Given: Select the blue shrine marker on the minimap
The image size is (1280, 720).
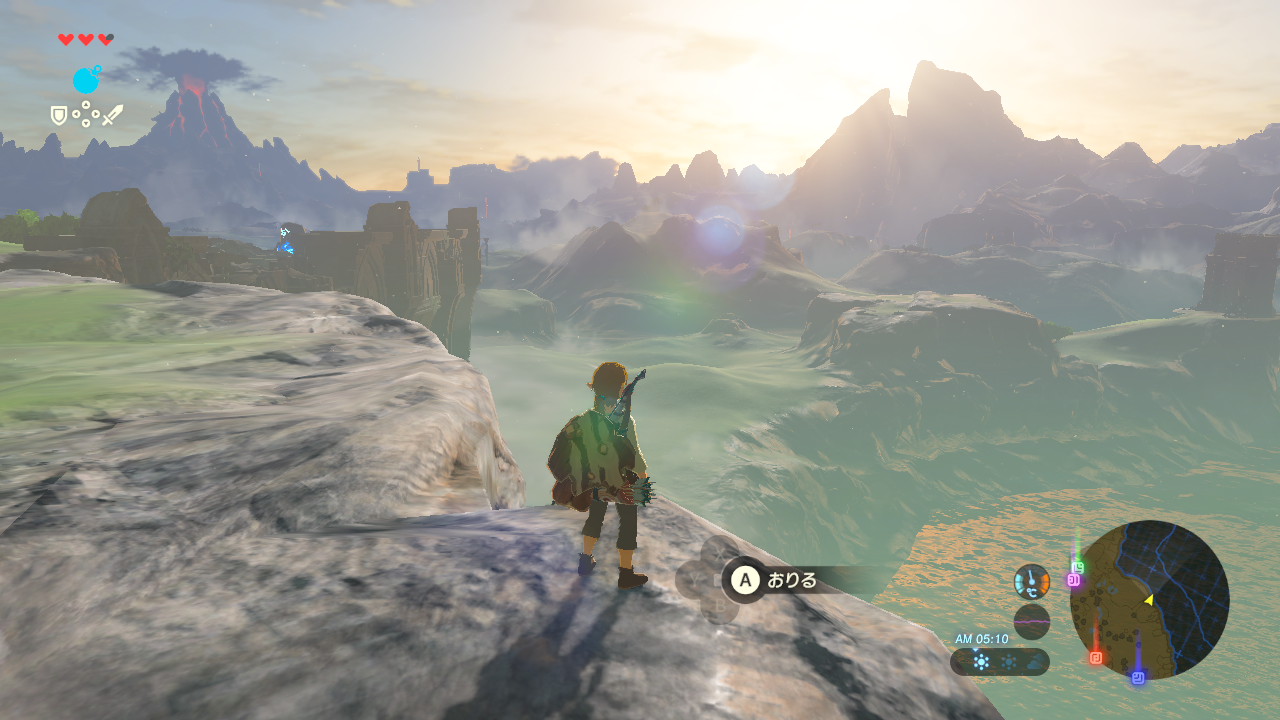Looking at the screenshot, I should coord(1138,677).
